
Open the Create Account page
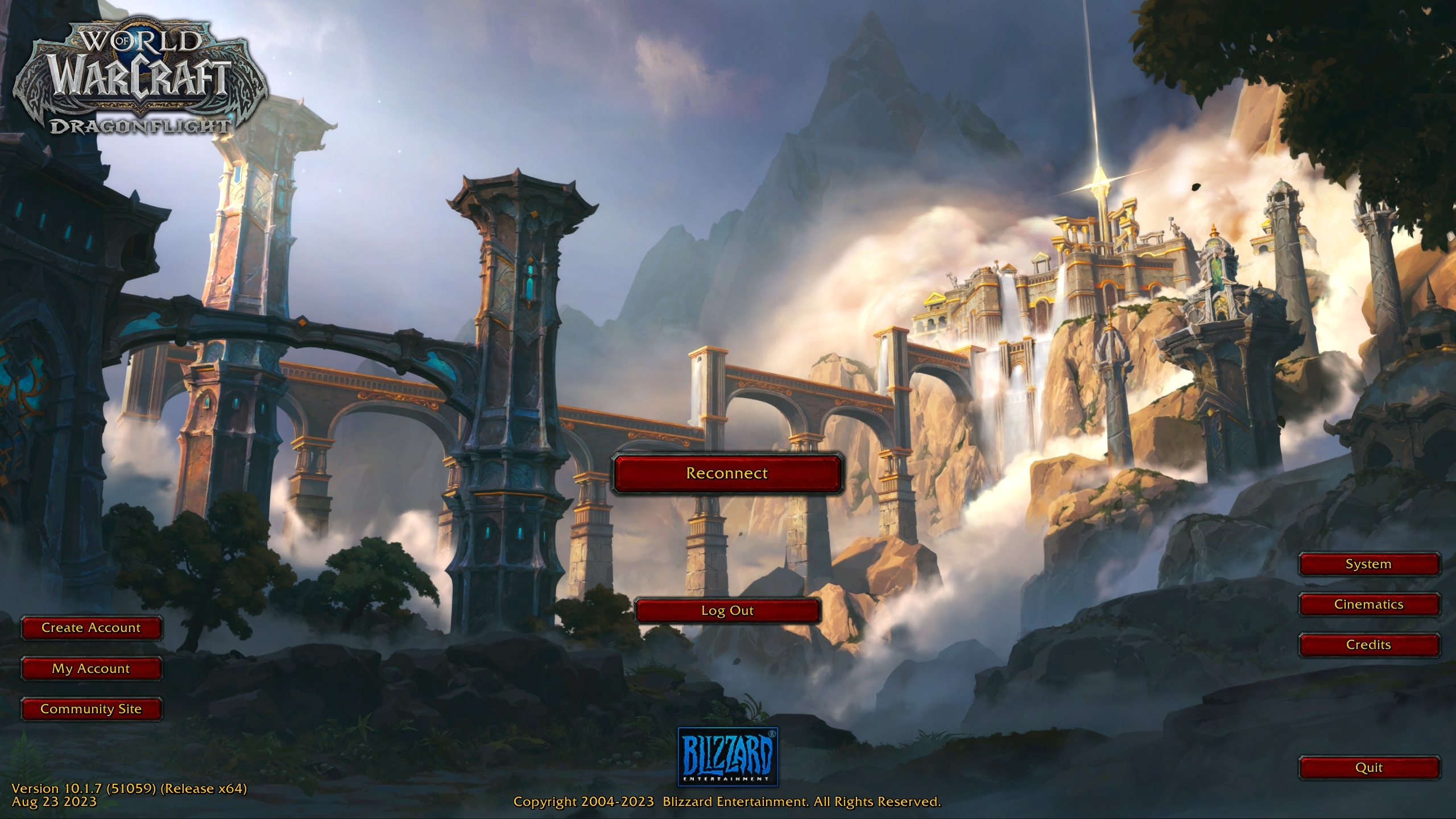[91, 628]
